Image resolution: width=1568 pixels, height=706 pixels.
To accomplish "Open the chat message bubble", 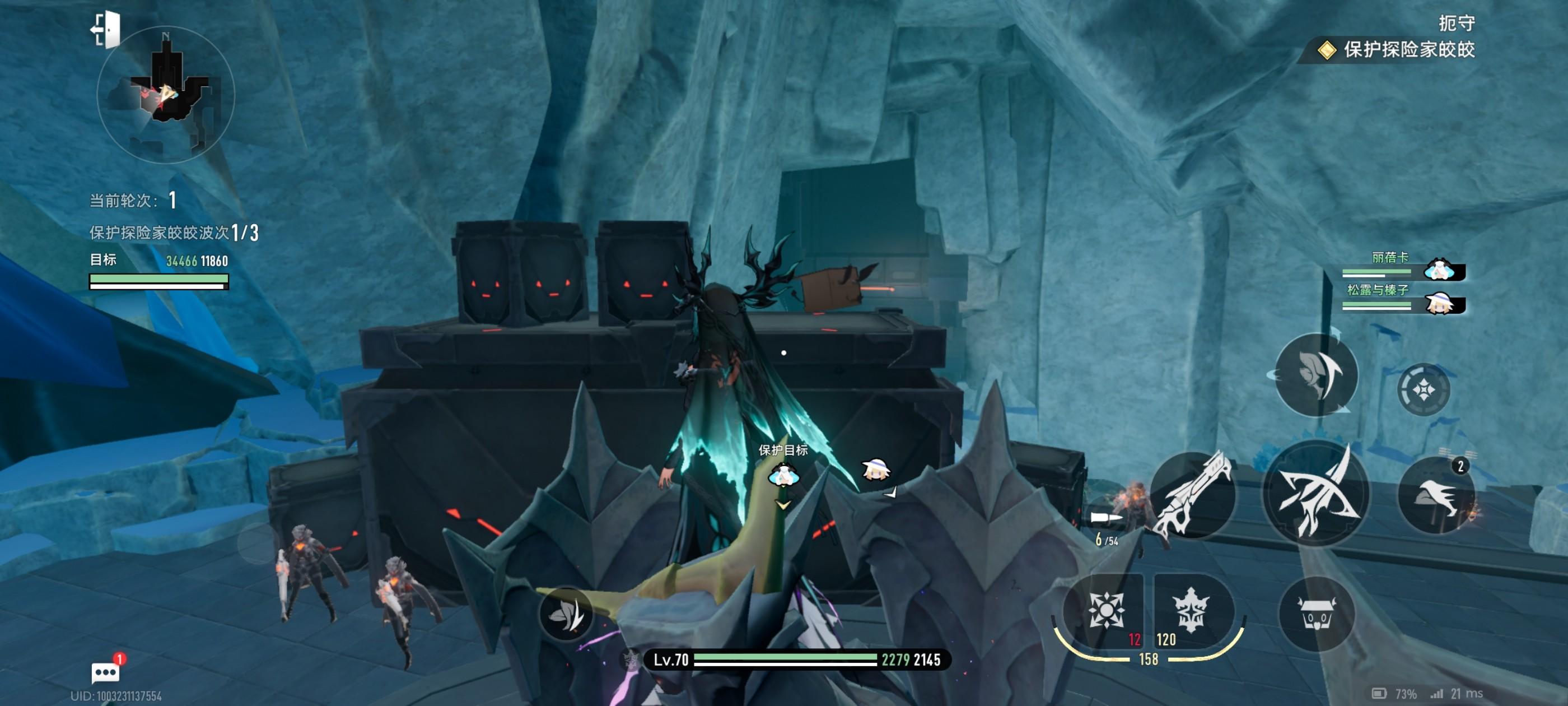I will [105, 671].
